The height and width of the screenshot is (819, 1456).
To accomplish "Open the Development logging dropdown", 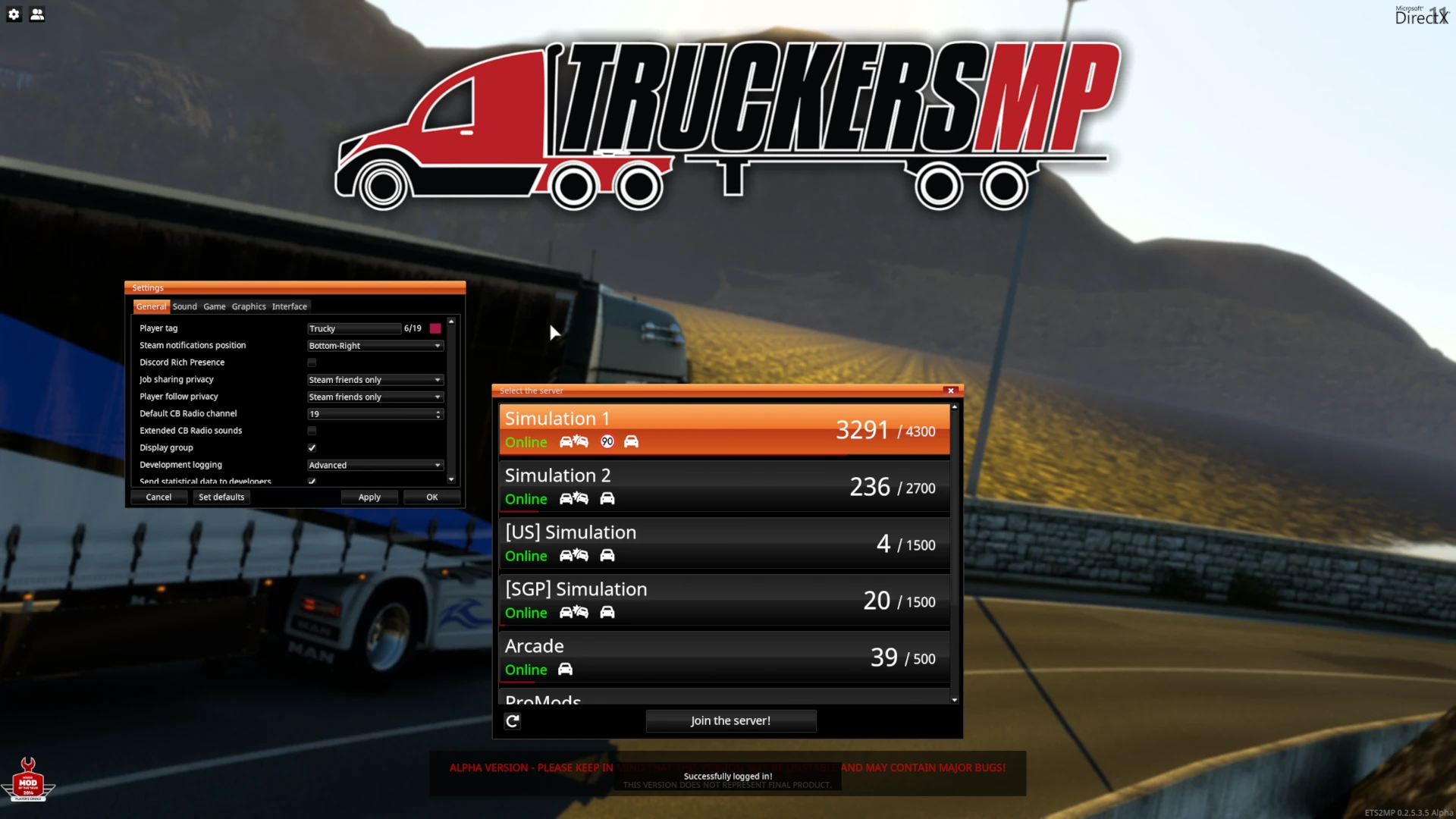I will tap(375, 465).
